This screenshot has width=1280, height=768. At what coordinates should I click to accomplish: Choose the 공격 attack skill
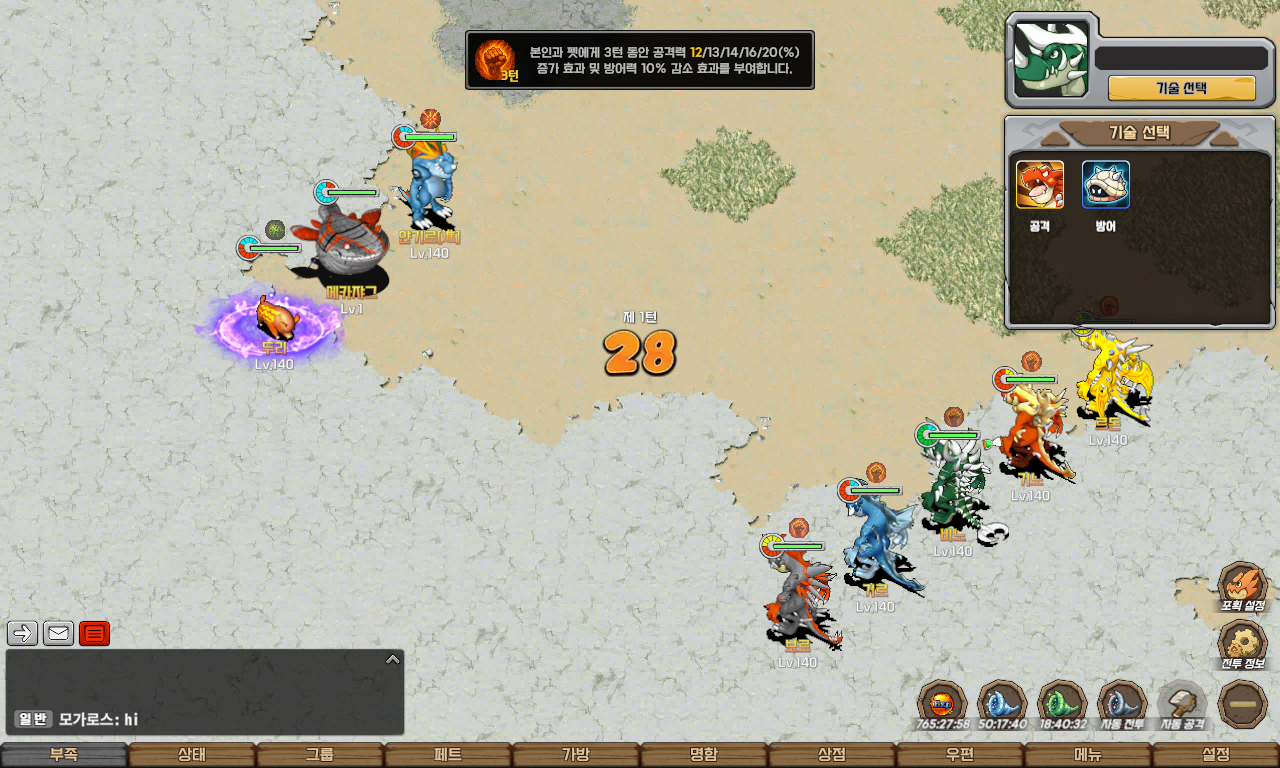click(x=1040, y=186)
